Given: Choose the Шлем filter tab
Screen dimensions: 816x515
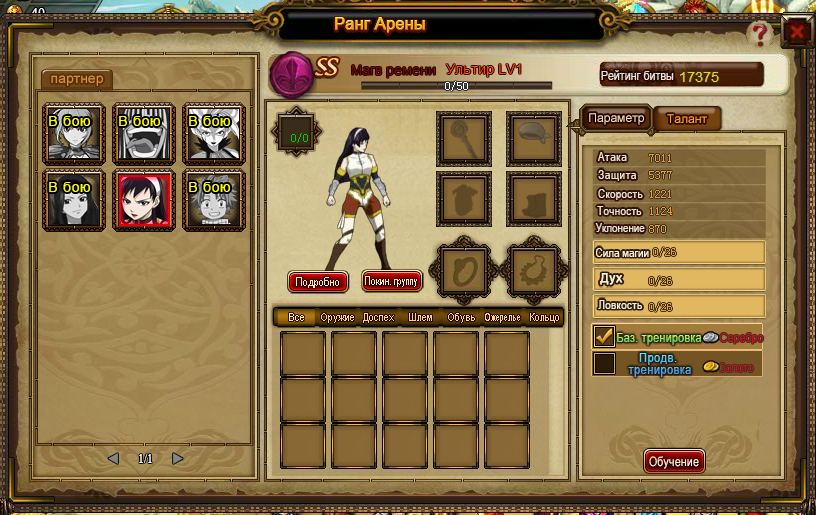Looking at the screenshot, I should (x=421, y=317).
